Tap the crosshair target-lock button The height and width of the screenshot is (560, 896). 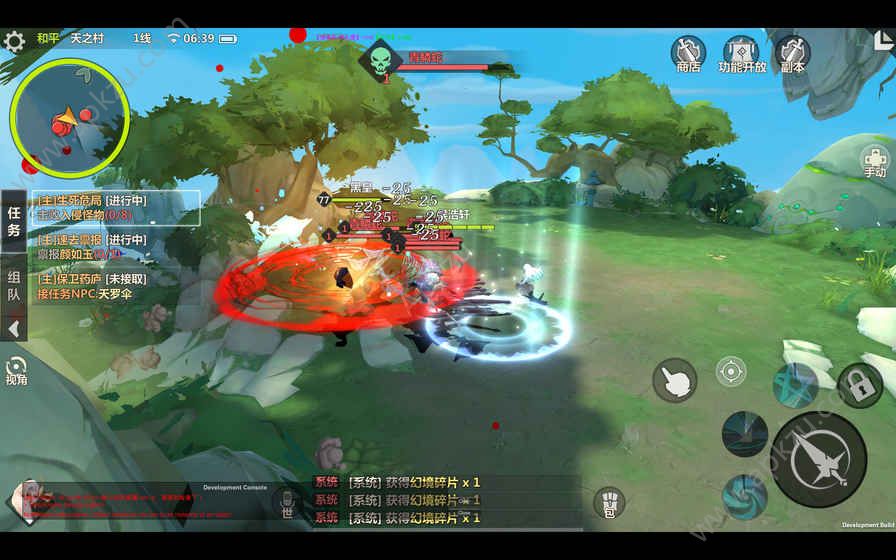click(731, 373)
